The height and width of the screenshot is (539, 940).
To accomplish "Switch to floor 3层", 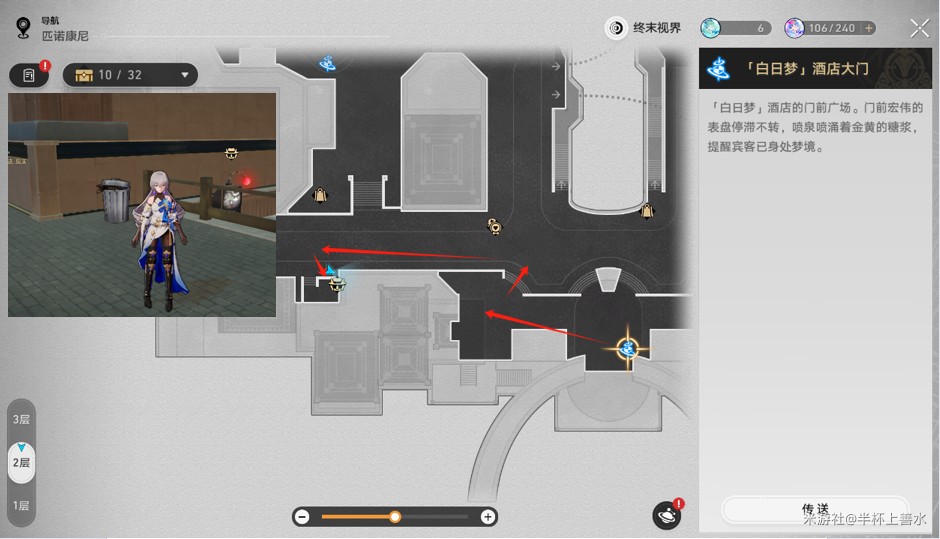I will coord(20,419).
